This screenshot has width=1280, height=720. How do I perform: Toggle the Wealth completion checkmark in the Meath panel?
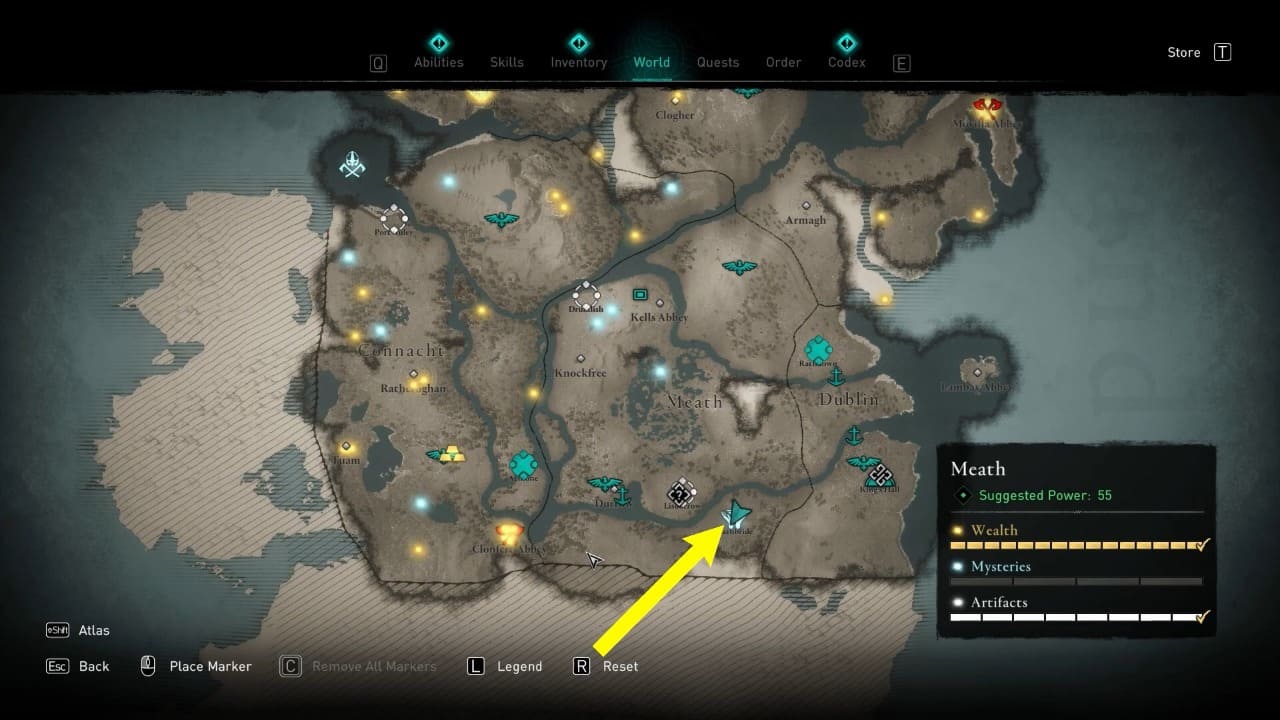point(1200,545)
